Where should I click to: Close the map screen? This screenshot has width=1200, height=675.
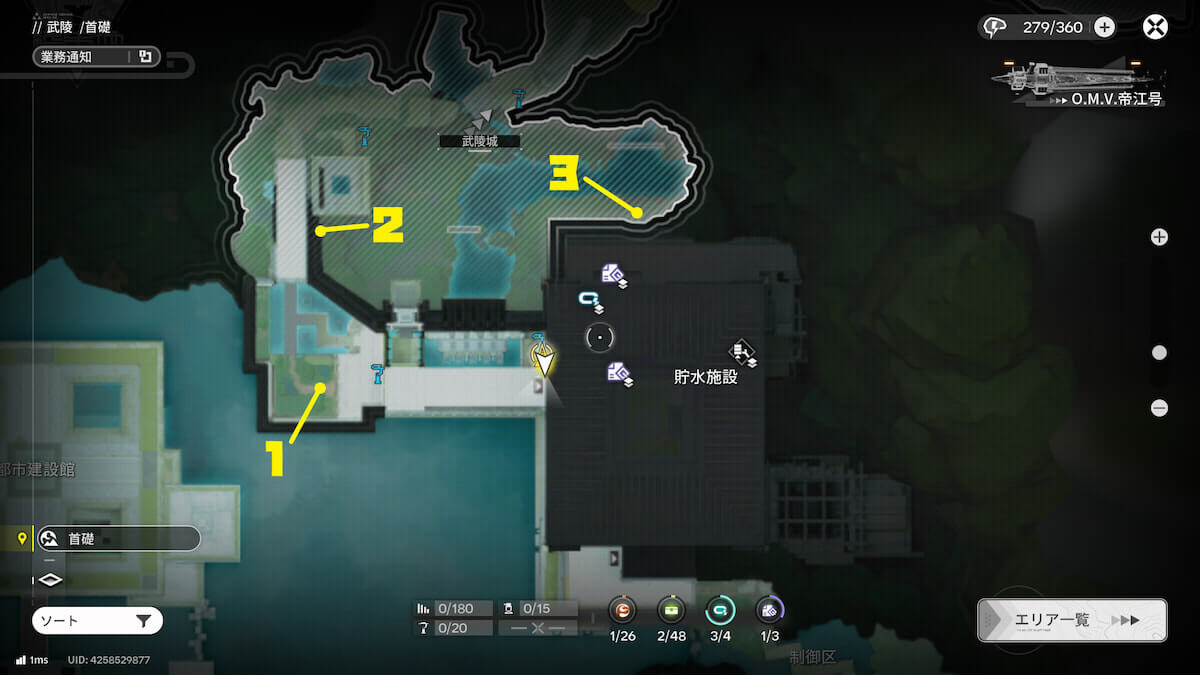click(x=1155, y=27)
